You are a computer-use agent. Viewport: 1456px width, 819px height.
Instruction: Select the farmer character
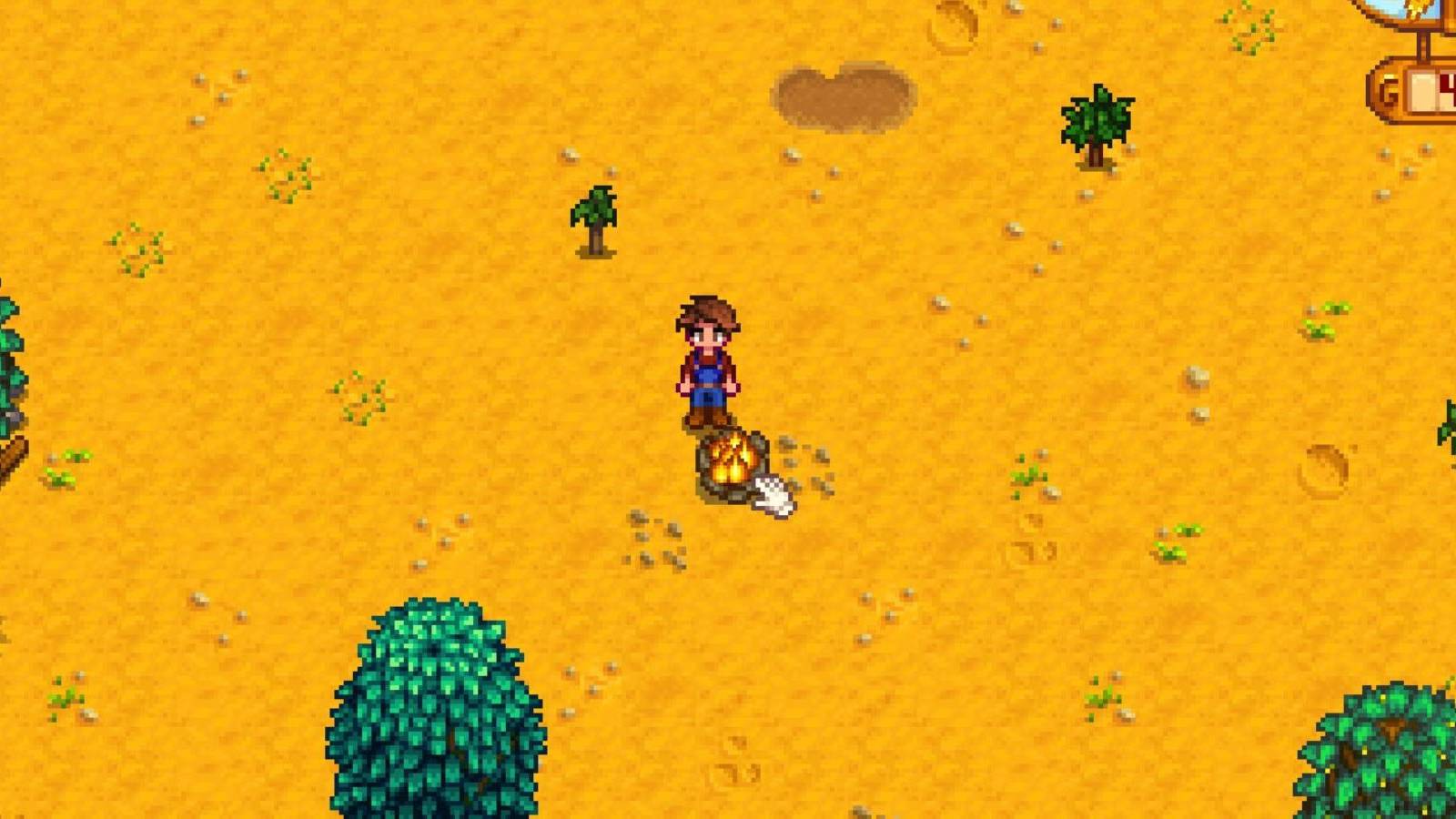click(705, 359)
